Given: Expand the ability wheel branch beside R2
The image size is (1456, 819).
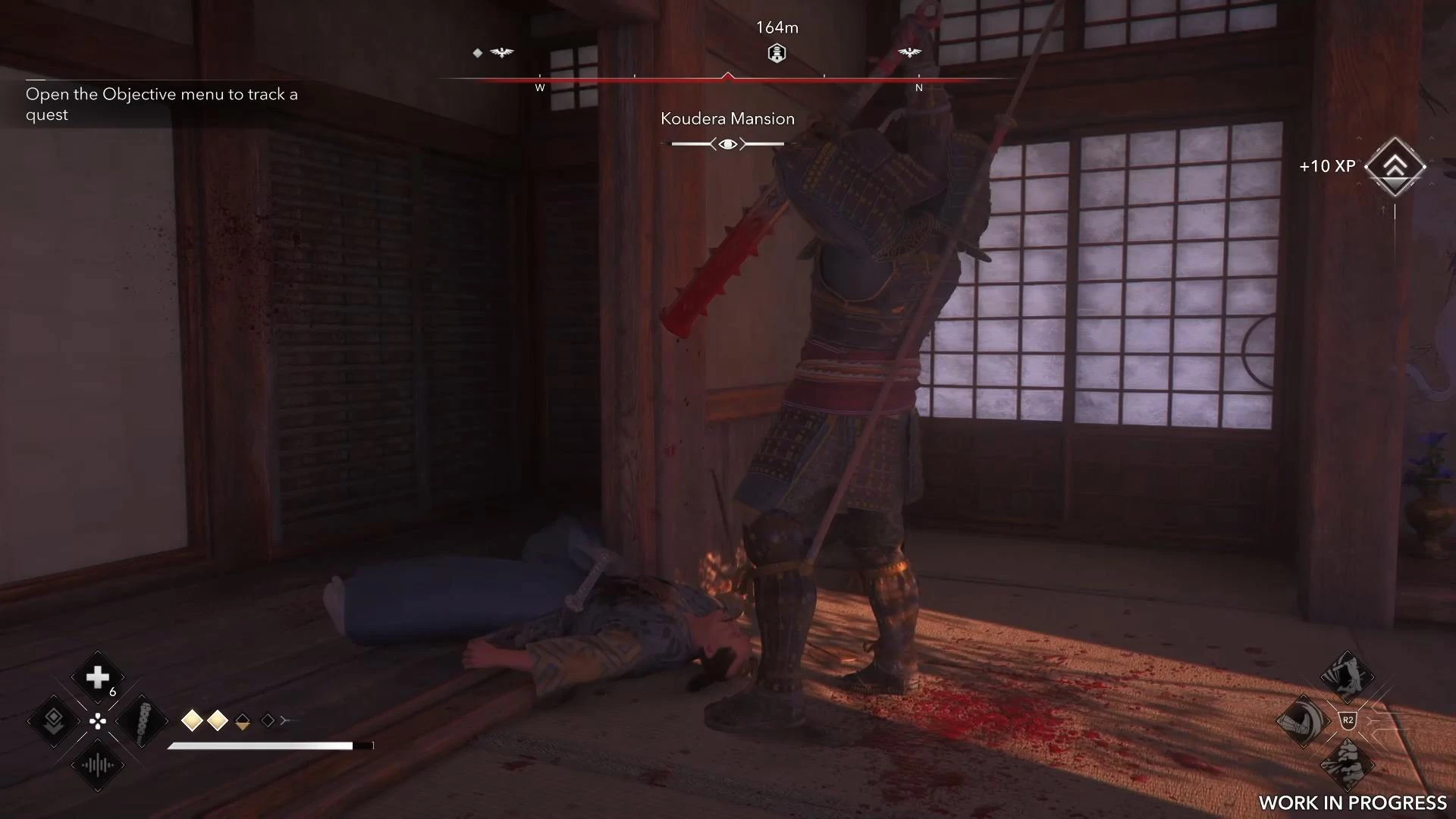Looking at the screenshot, I should pyautogui.click(x=1374, y=720).
